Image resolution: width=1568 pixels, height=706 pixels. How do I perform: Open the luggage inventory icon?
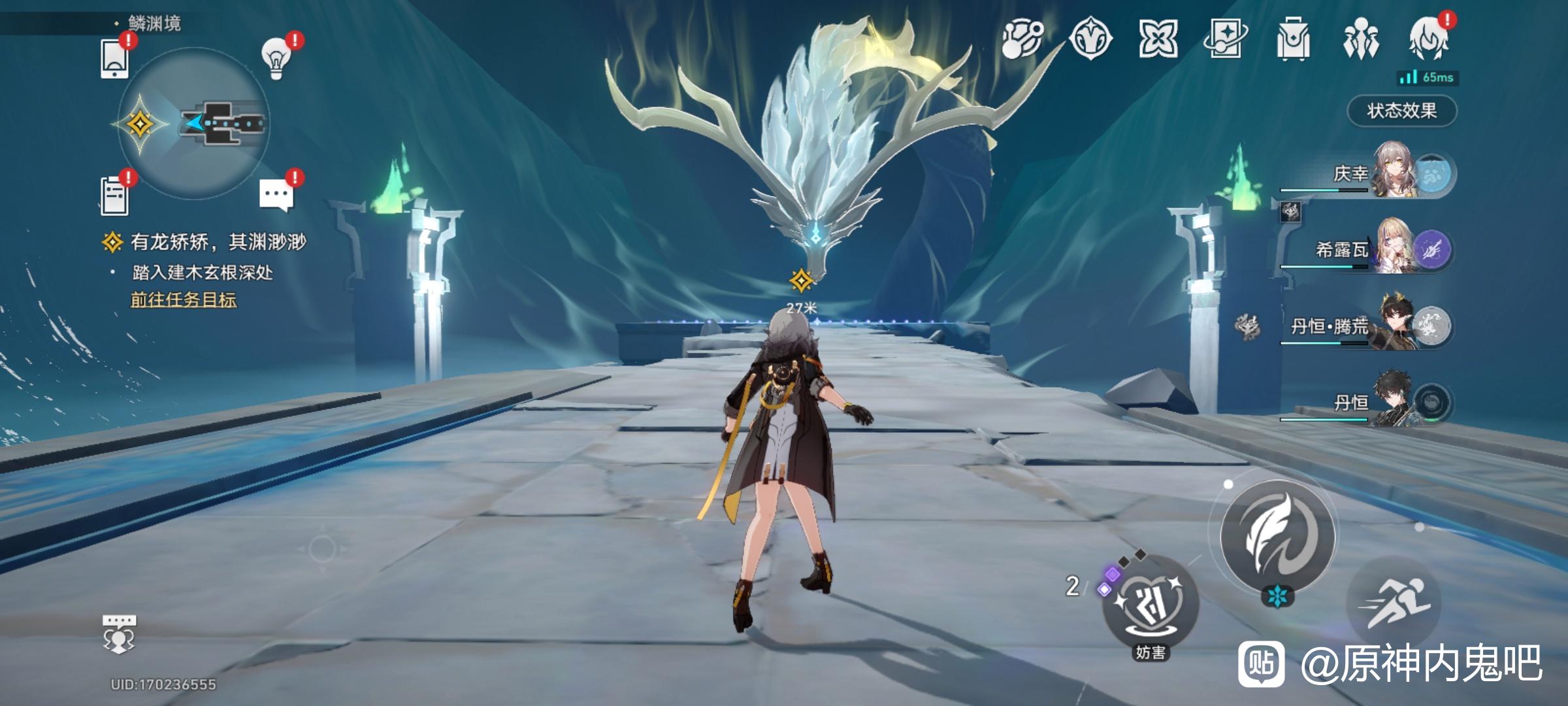click(x=1293, y=39)
